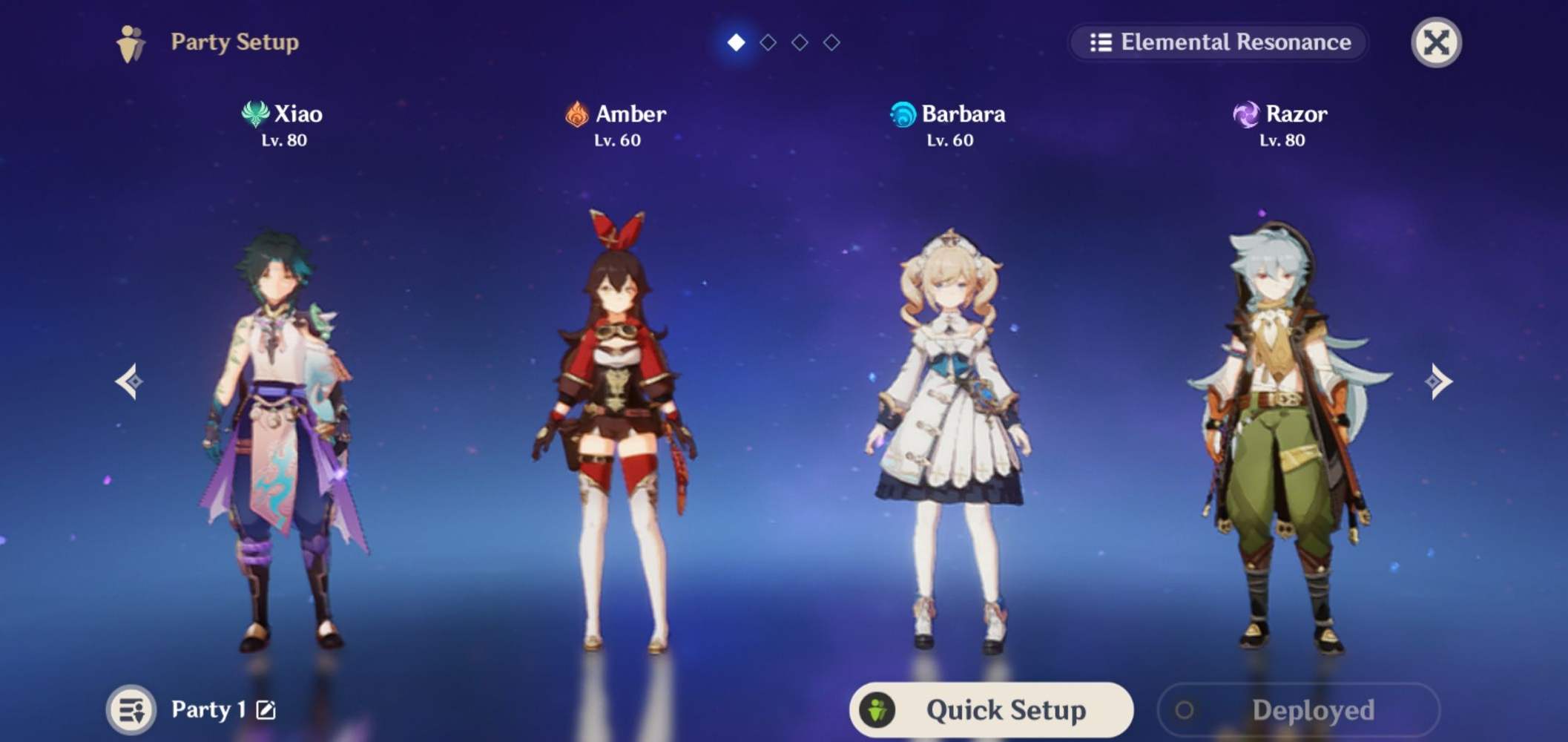1568x742 pixels.
Task: Open Elemental Resonance details
Action: click(x=1220, y=42)
